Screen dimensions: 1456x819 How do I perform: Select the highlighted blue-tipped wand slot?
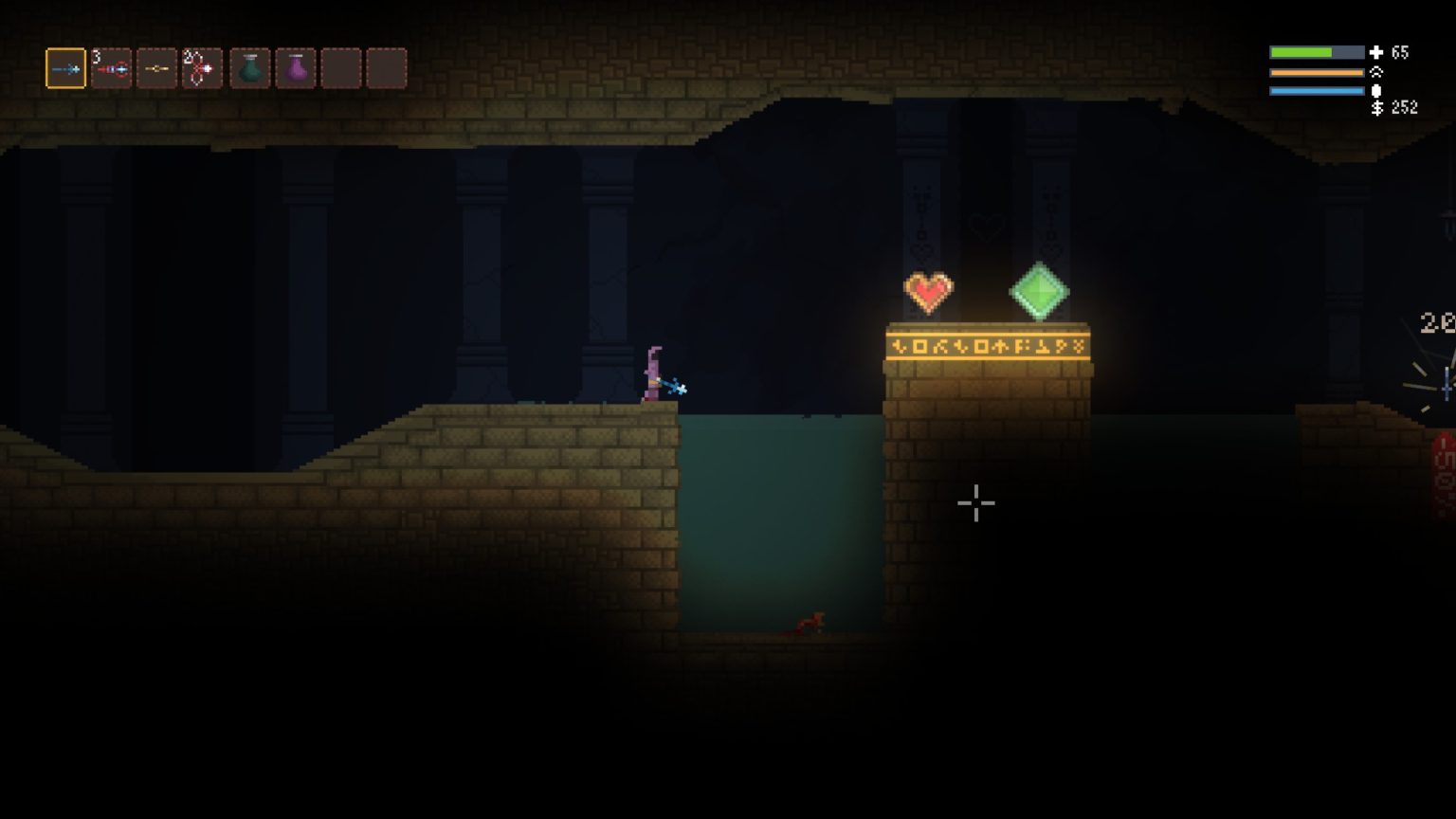click(65, 68)
